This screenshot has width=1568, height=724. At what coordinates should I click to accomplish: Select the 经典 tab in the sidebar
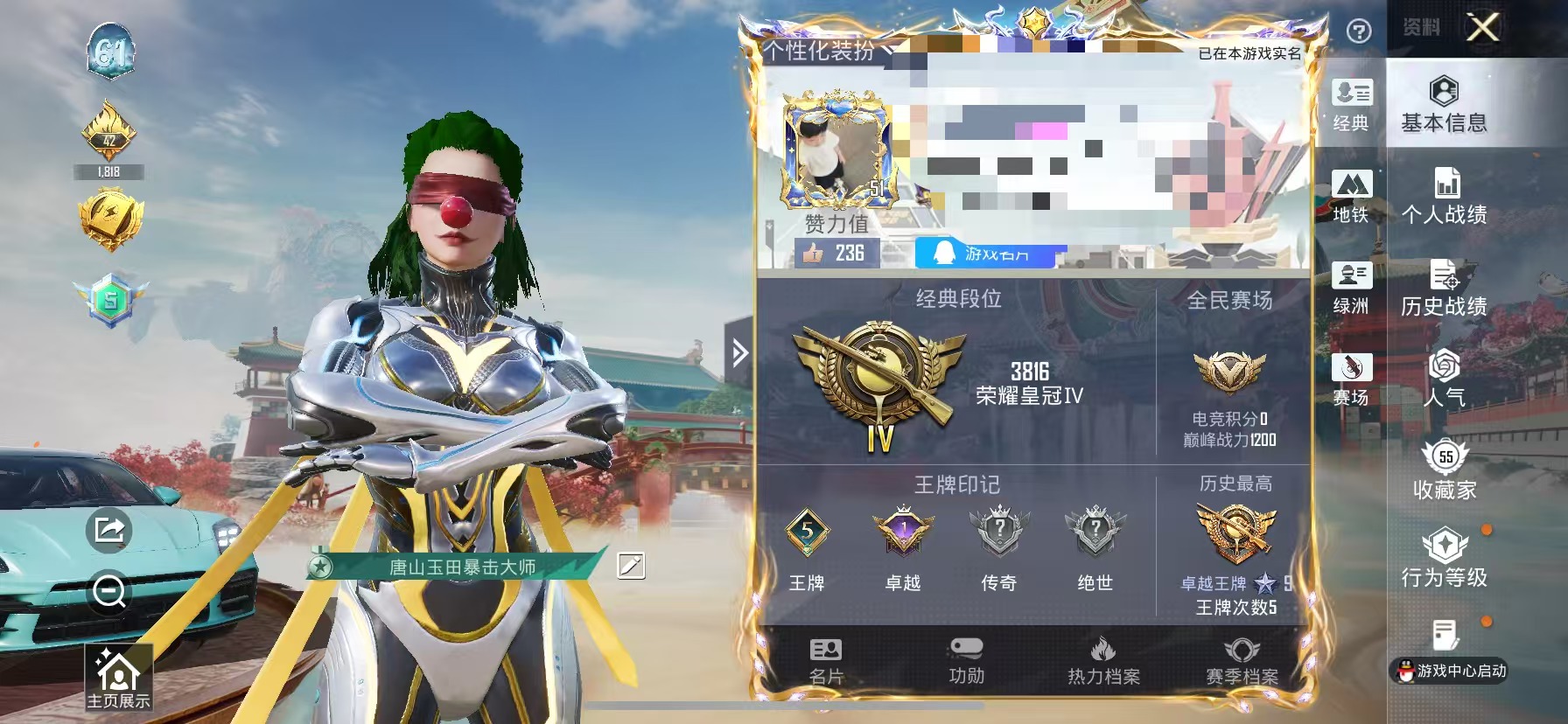(x=1353, y=105)
